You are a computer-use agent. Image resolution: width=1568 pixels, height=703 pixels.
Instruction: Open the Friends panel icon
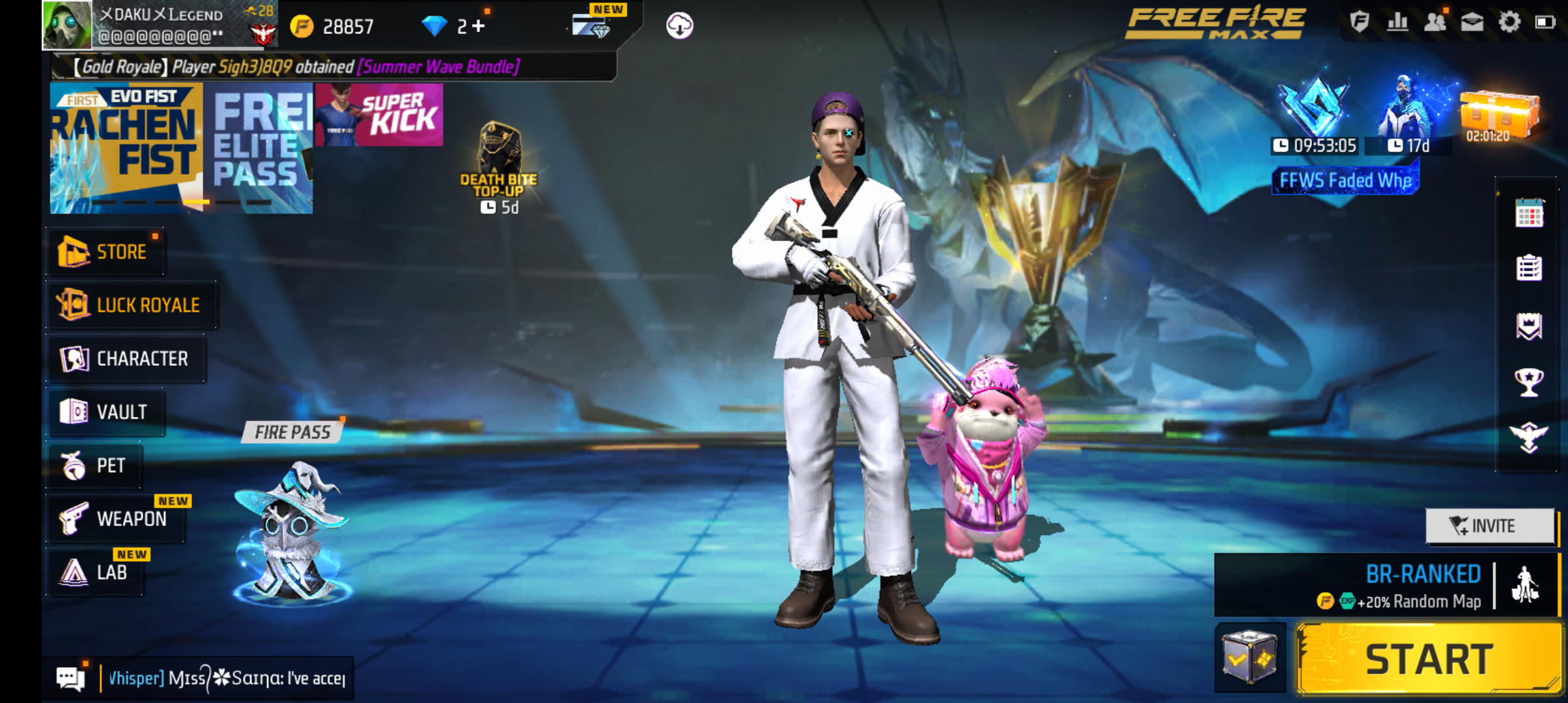point(1436,23)
